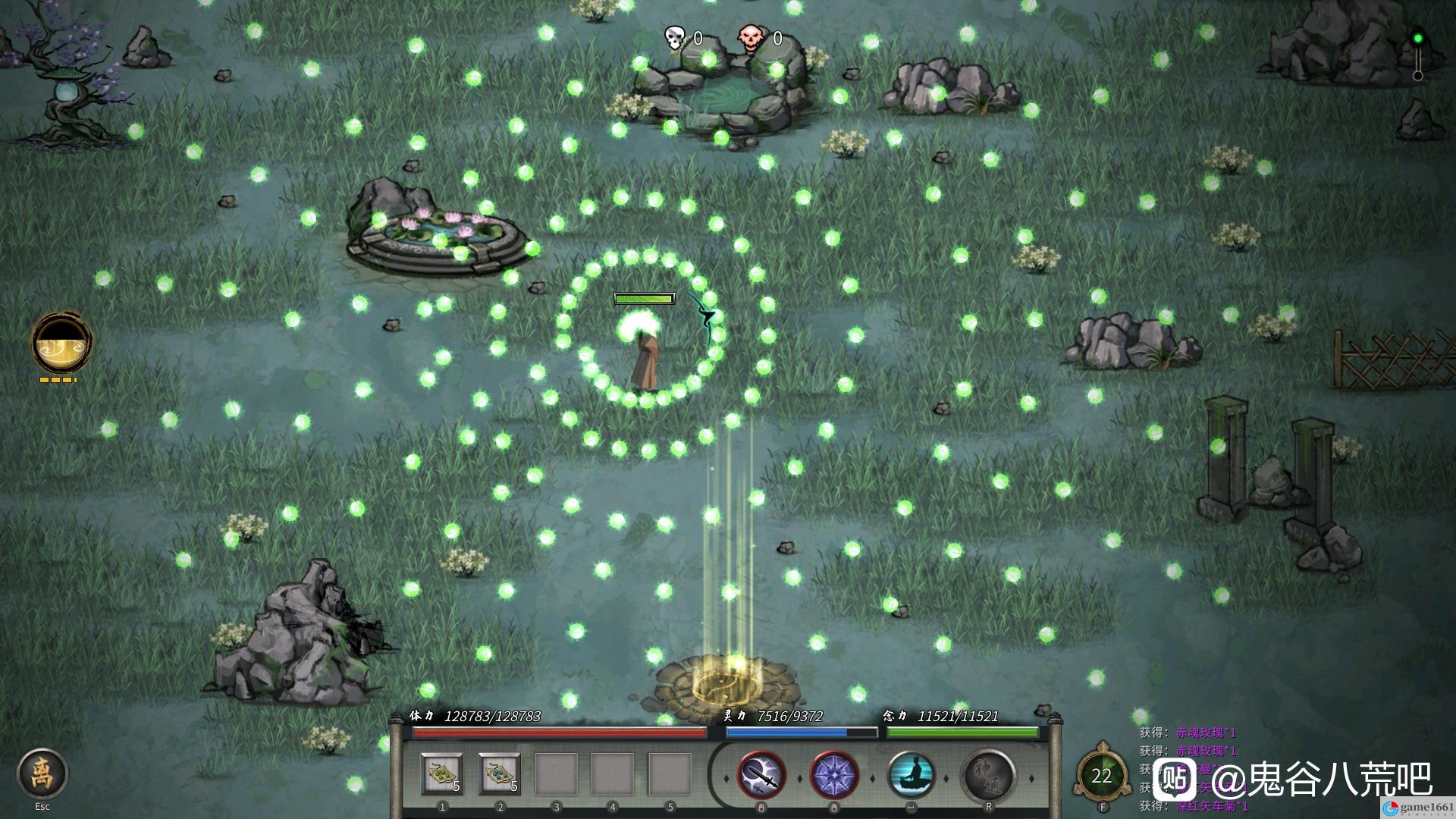Screen dimensions: 1456x819
Task: Activate the 神通 divine power skill
Action: [989, 775]
